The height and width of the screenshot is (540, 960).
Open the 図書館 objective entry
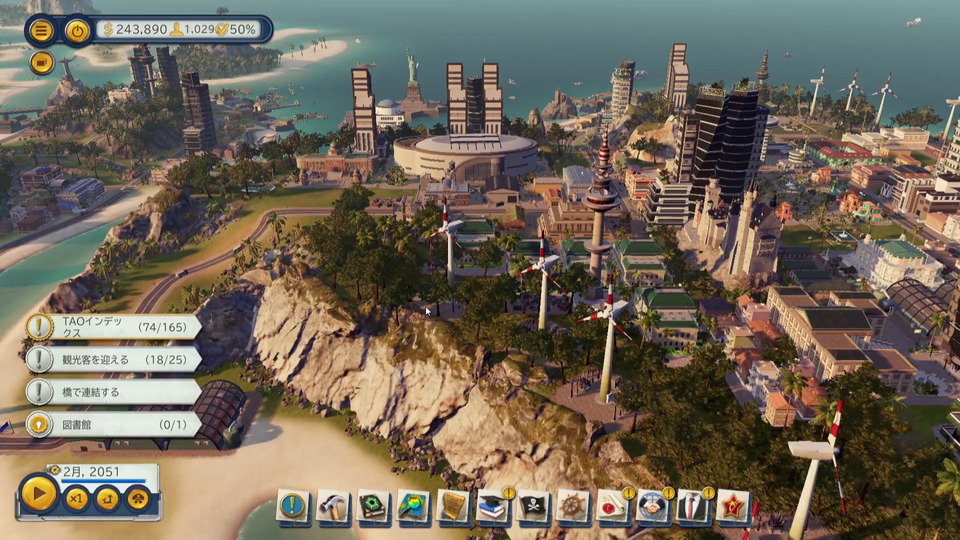(x=110, y=424)
